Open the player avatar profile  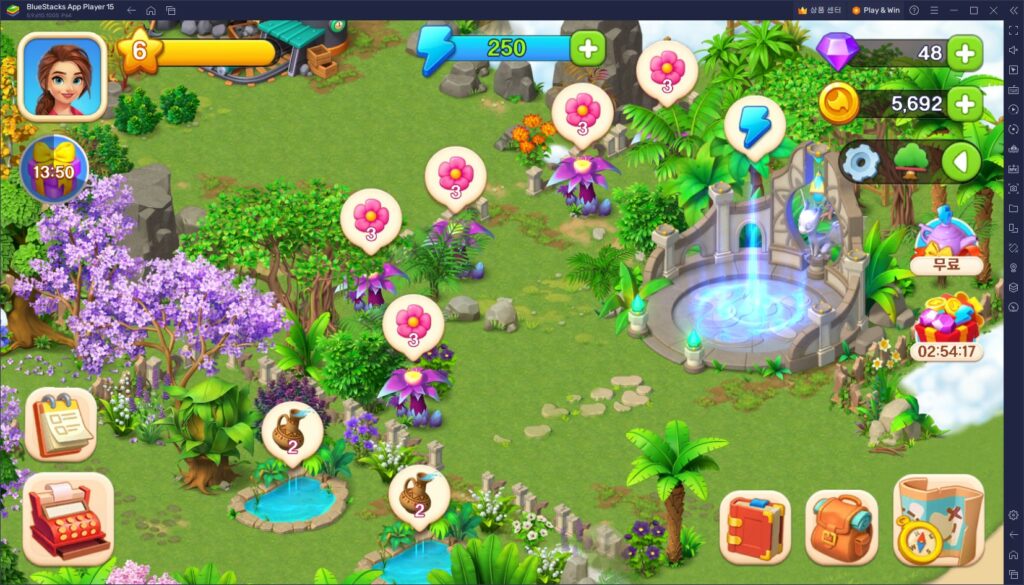click(x=62, y=76)
